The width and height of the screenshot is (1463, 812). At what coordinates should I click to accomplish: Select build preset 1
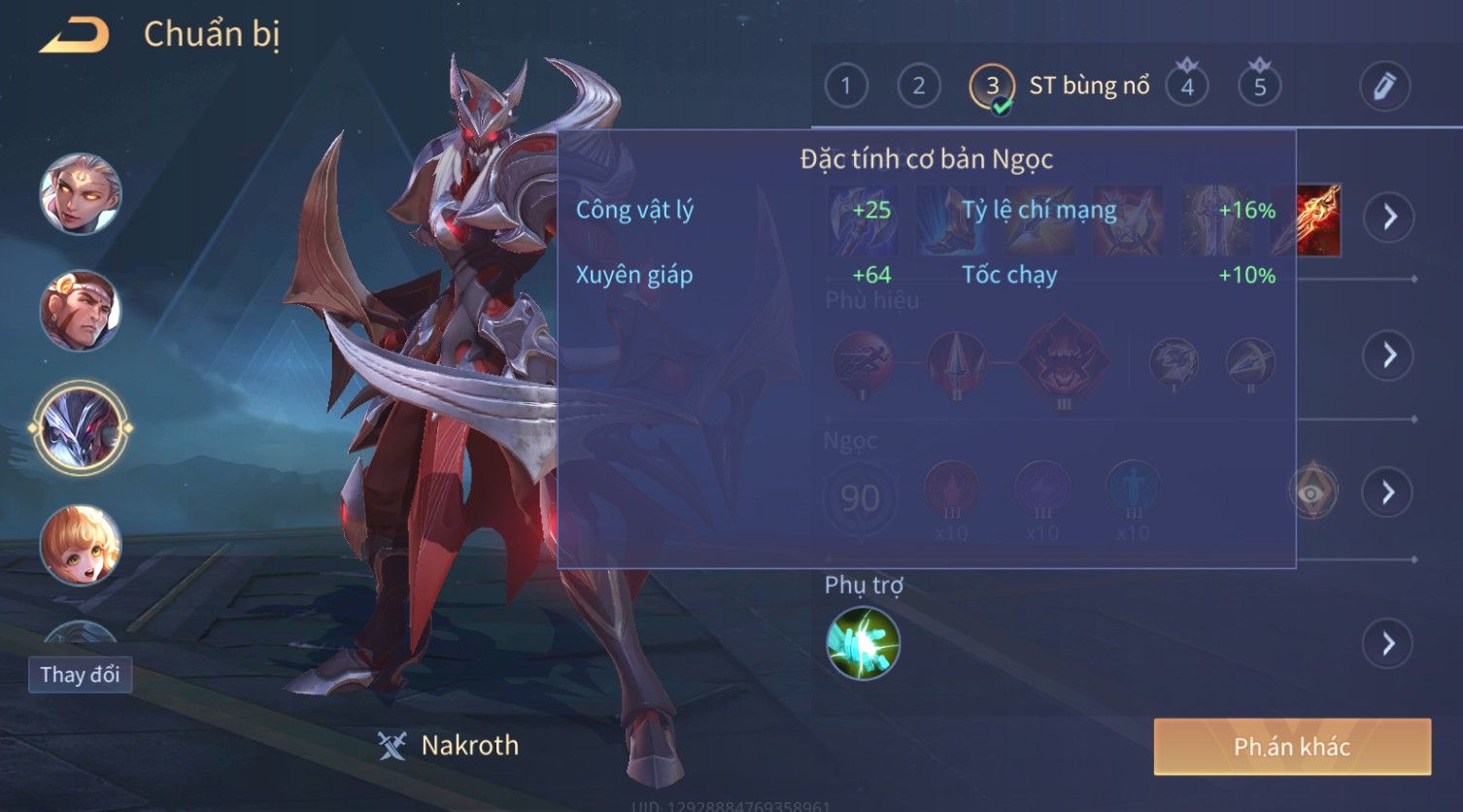click(845, 86)
